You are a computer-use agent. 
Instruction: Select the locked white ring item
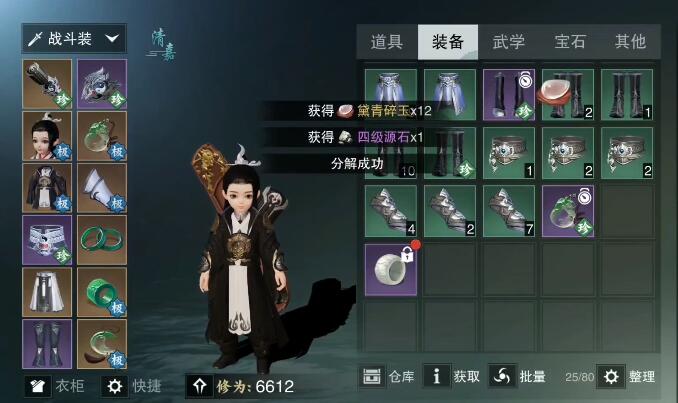pyautogui.click(x=391, y=269)
